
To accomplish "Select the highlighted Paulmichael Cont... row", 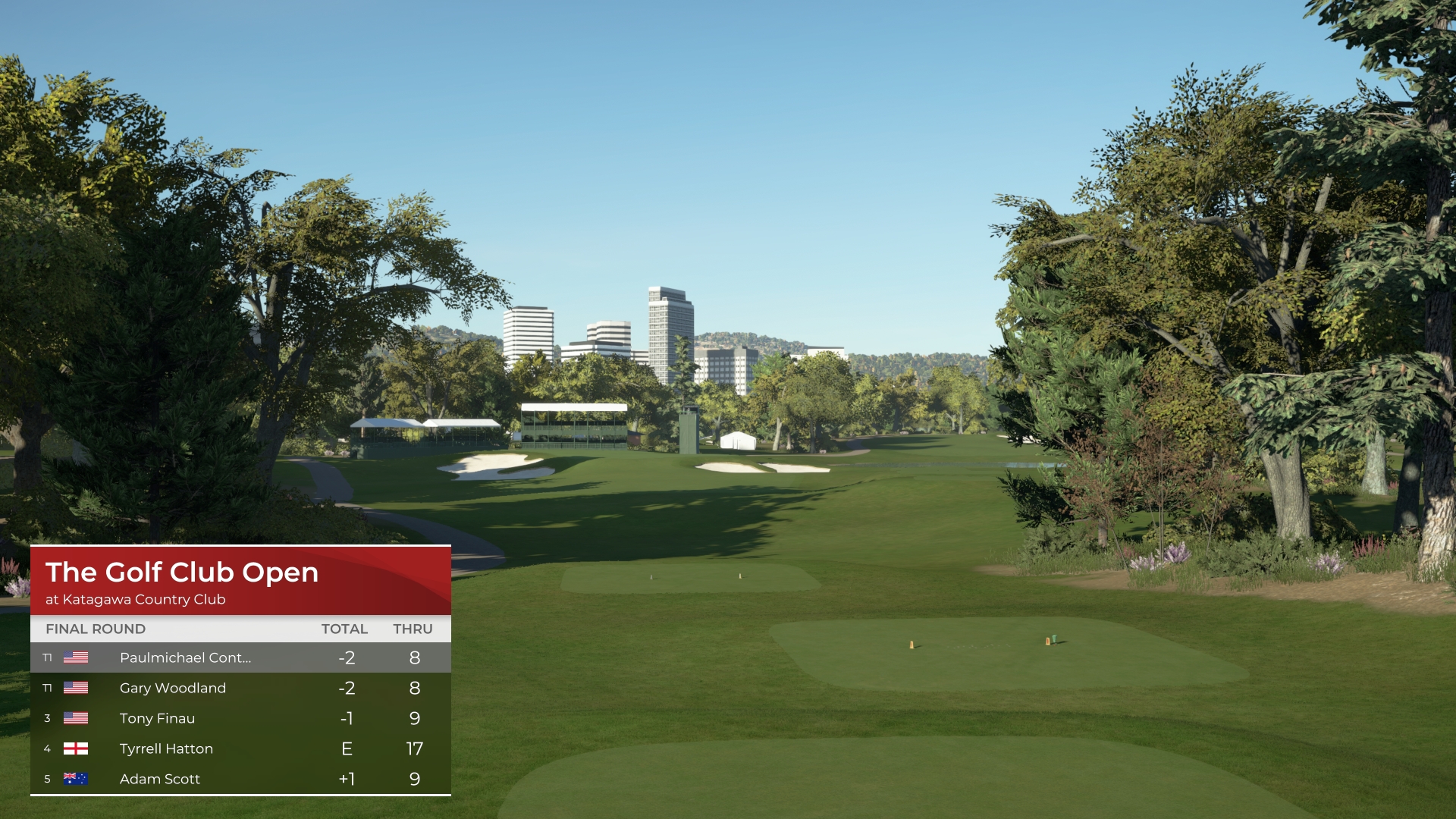I will tap(186, 658).
